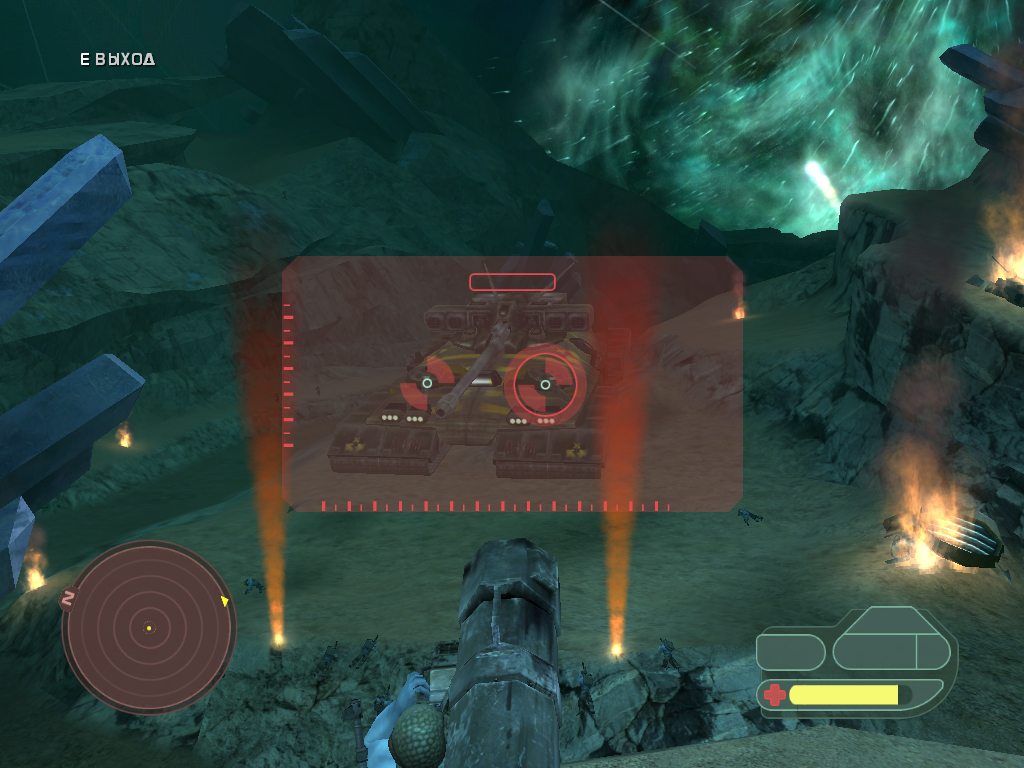Image resolution: width=1024 pixels, height=768 pixels.
Task: Select the yellow arrow marker on the radar
Action: tap(224, 601)
